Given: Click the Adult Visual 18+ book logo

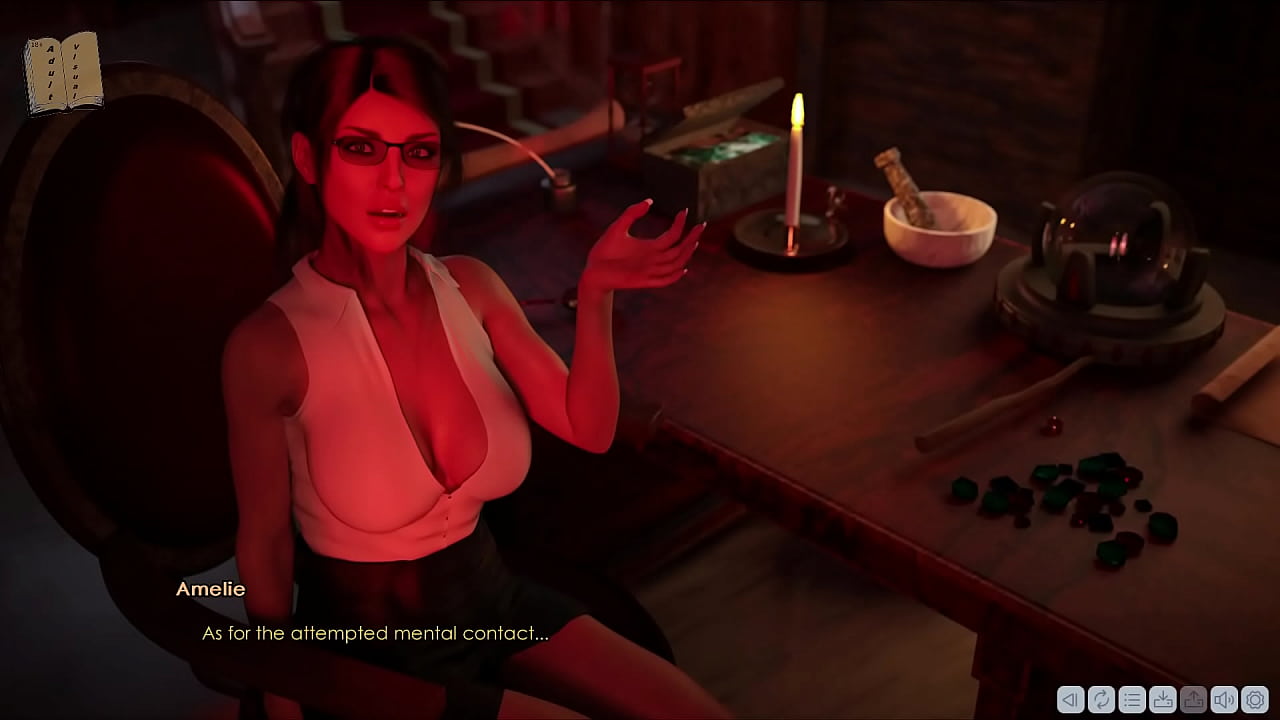Looking at the screenshot, I should (62, 70).
